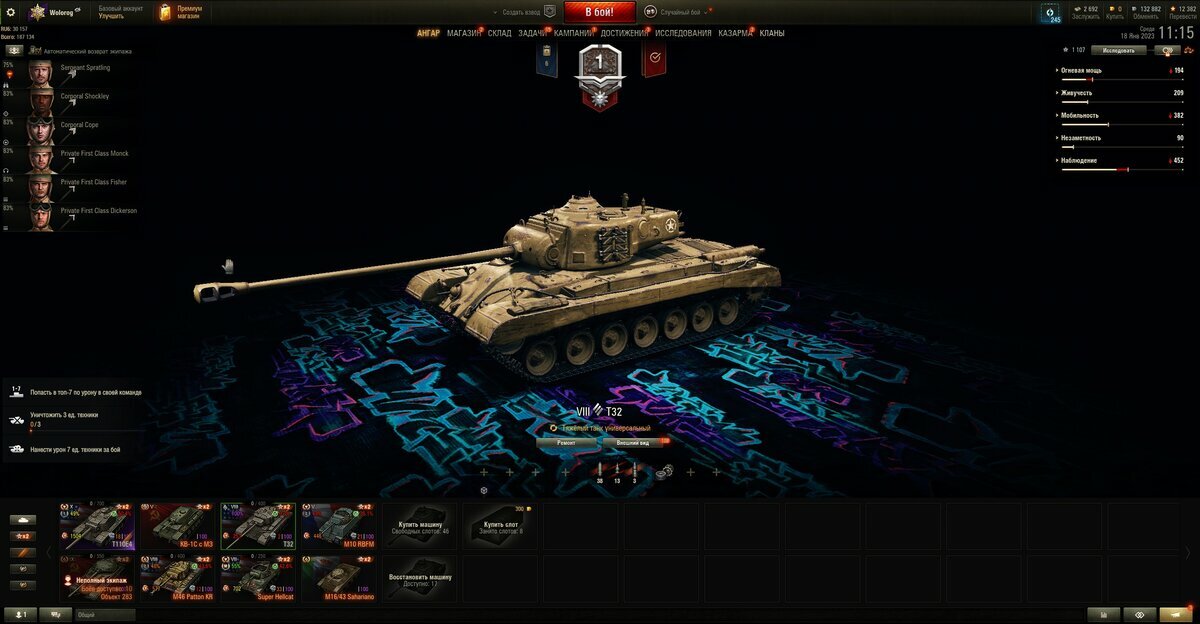Choose the КВ-1С с МЗ tank
Viewport: 1200px width, 624px height.
tap(177, 526)
